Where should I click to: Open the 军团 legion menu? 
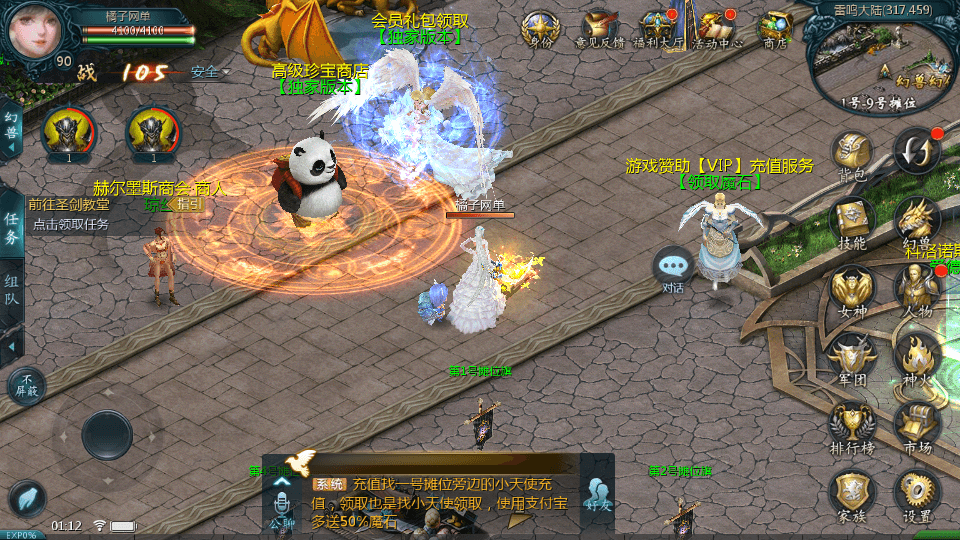tap(852, 357)
